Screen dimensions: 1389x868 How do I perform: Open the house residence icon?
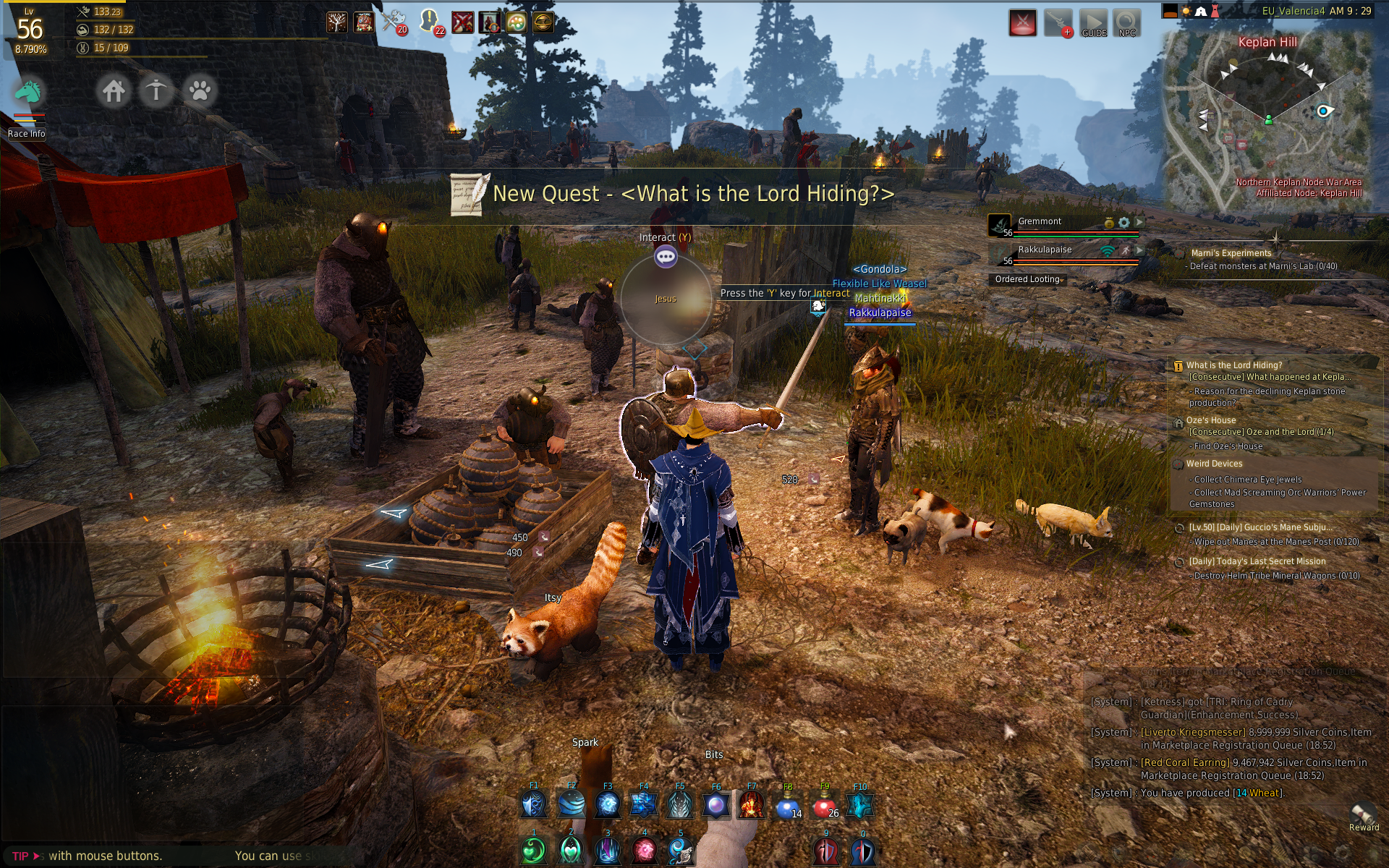click(114, 91)
